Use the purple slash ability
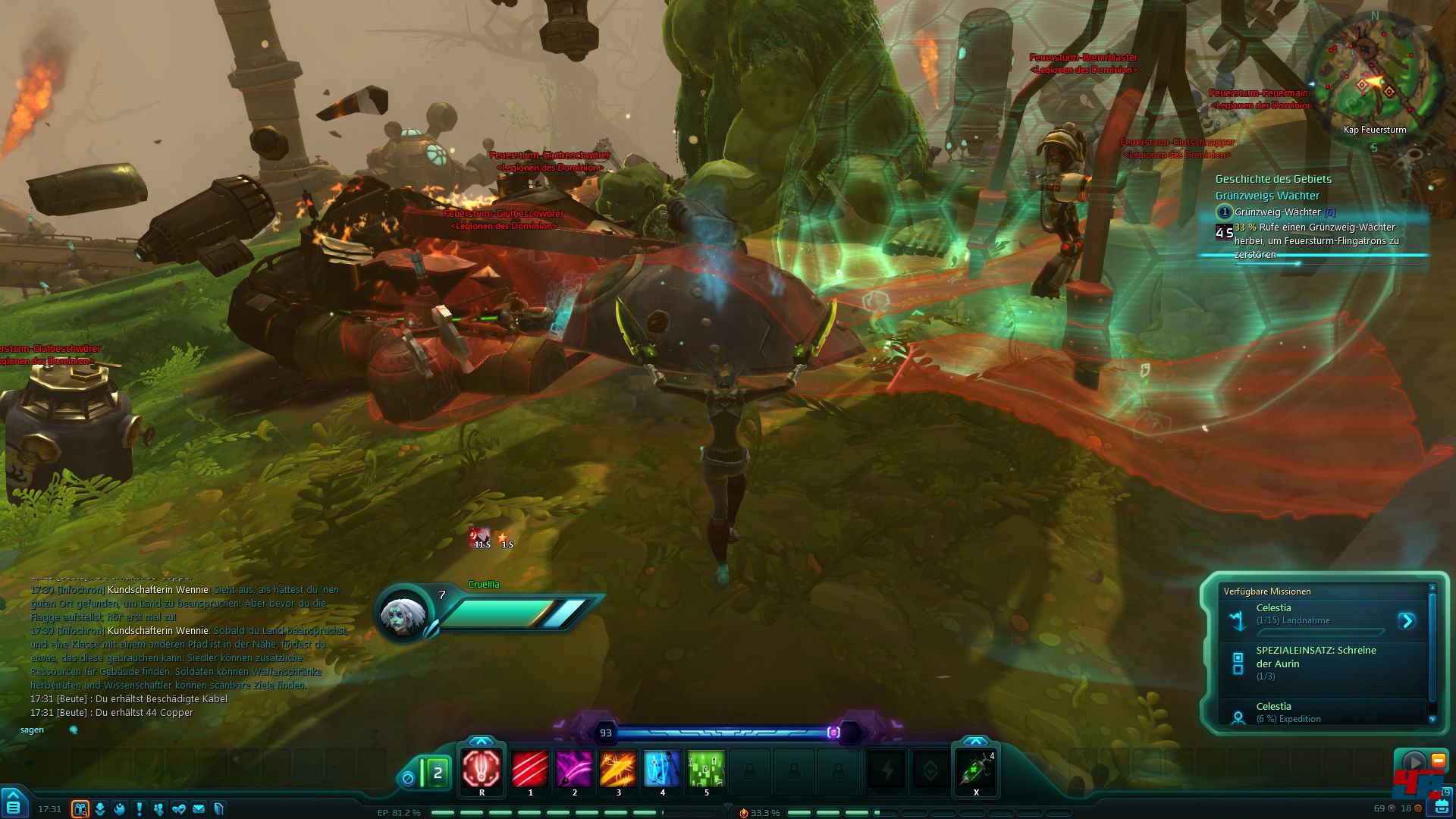 point(574,769)
